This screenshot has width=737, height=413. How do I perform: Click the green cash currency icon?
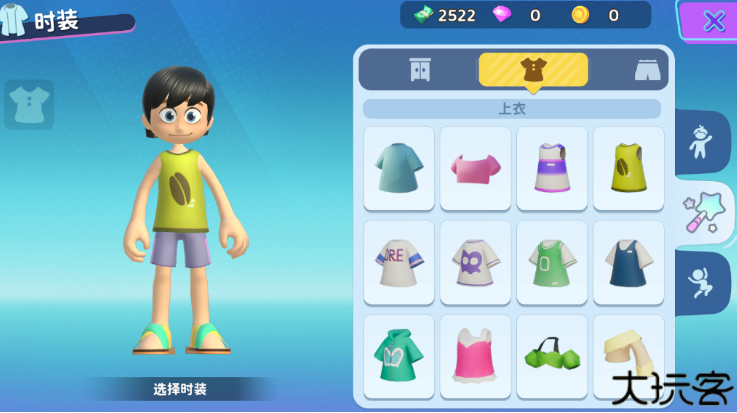424,15
